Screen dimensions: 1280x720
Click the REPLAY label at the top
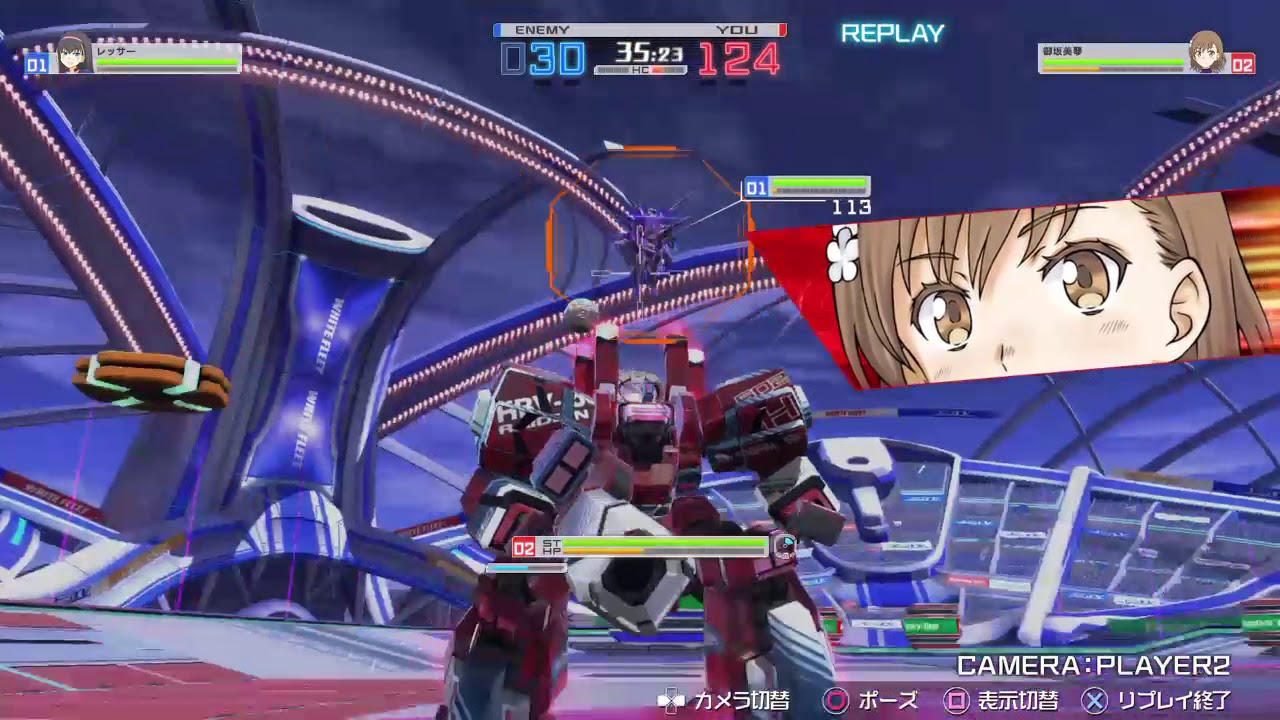coord(894,32)
